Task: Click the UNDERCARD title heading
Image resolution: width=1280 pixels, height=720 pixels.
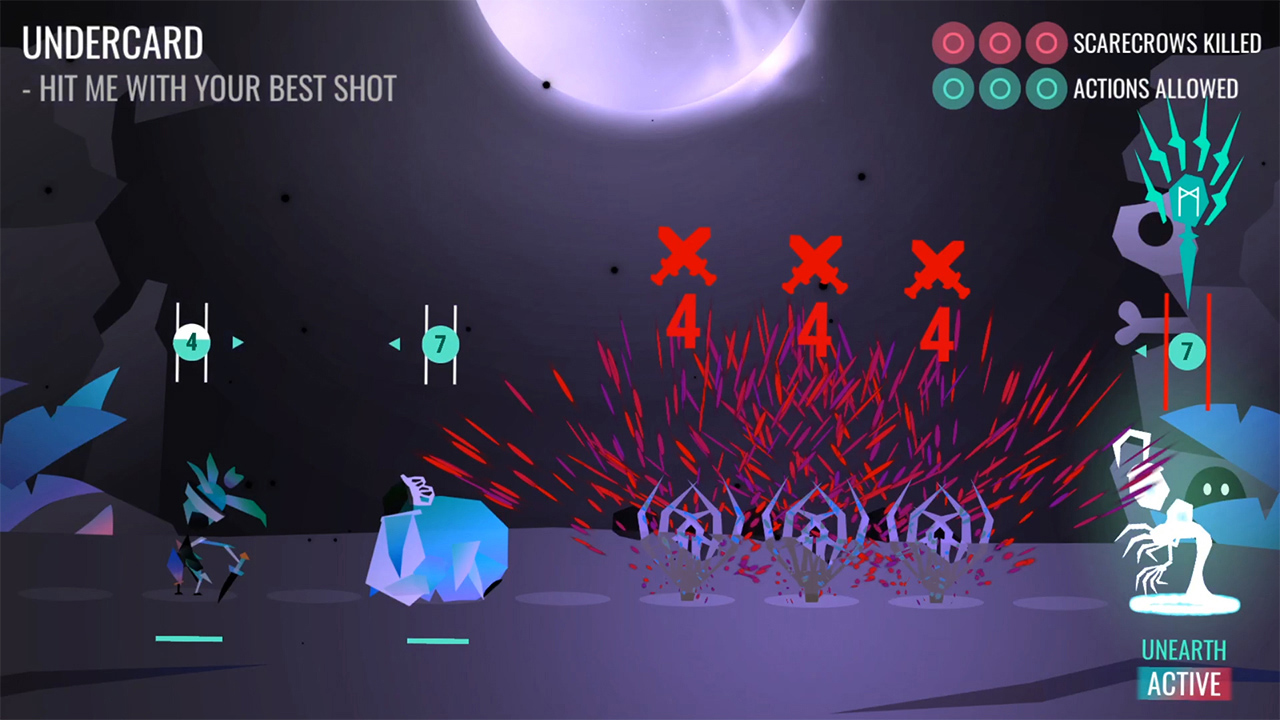Action: pos(112,43)
